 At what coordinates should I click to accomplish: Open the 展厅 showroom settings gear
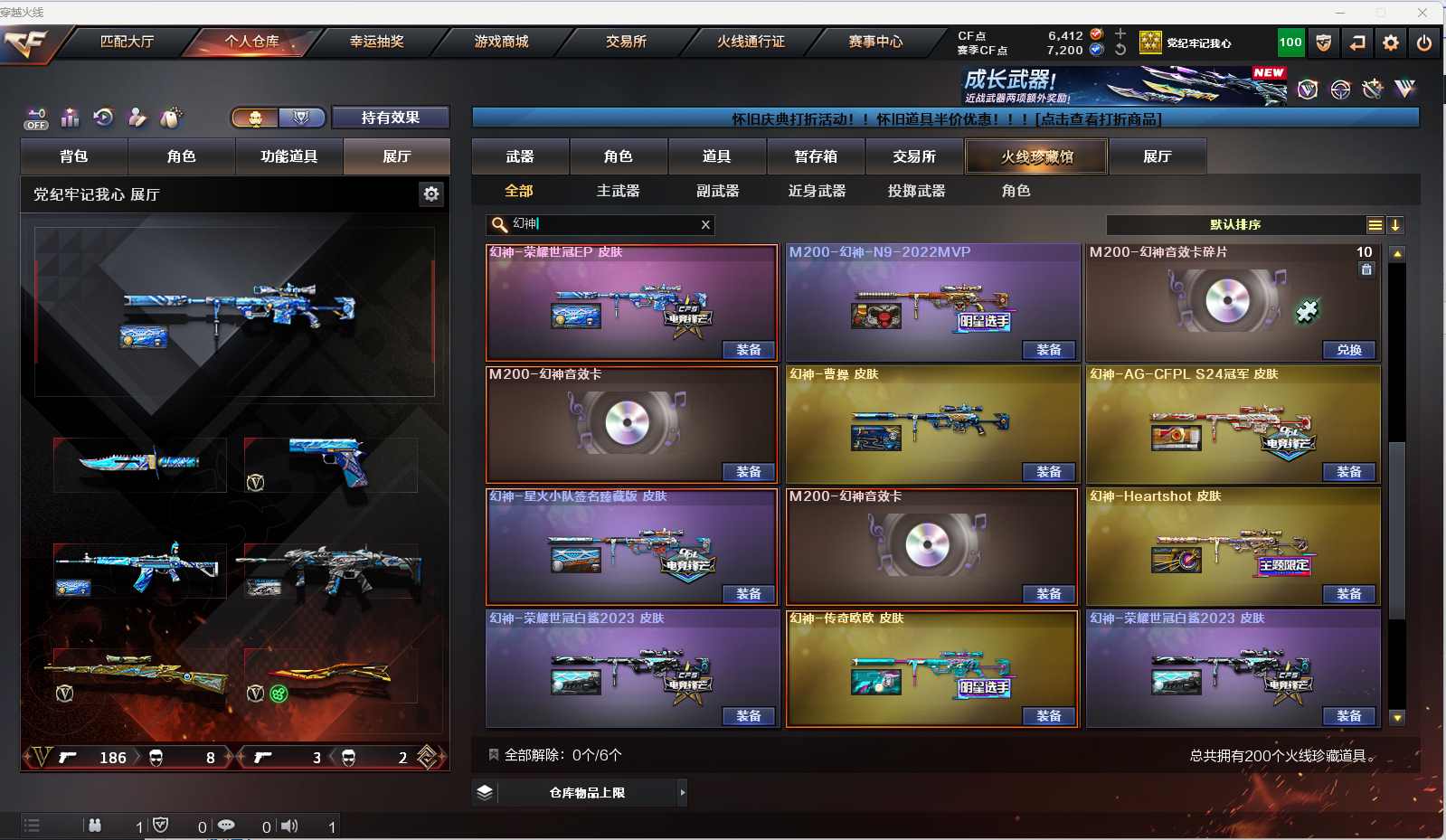(431, 194)
